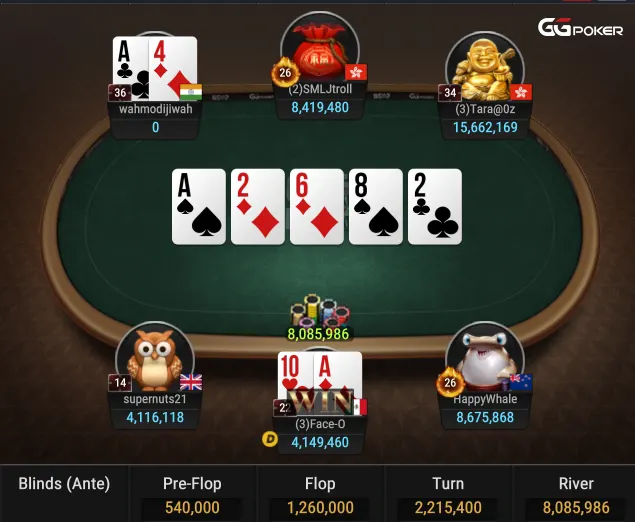
Task: Open SMLJtroll's red bag avatar
Action: [319, 49]
